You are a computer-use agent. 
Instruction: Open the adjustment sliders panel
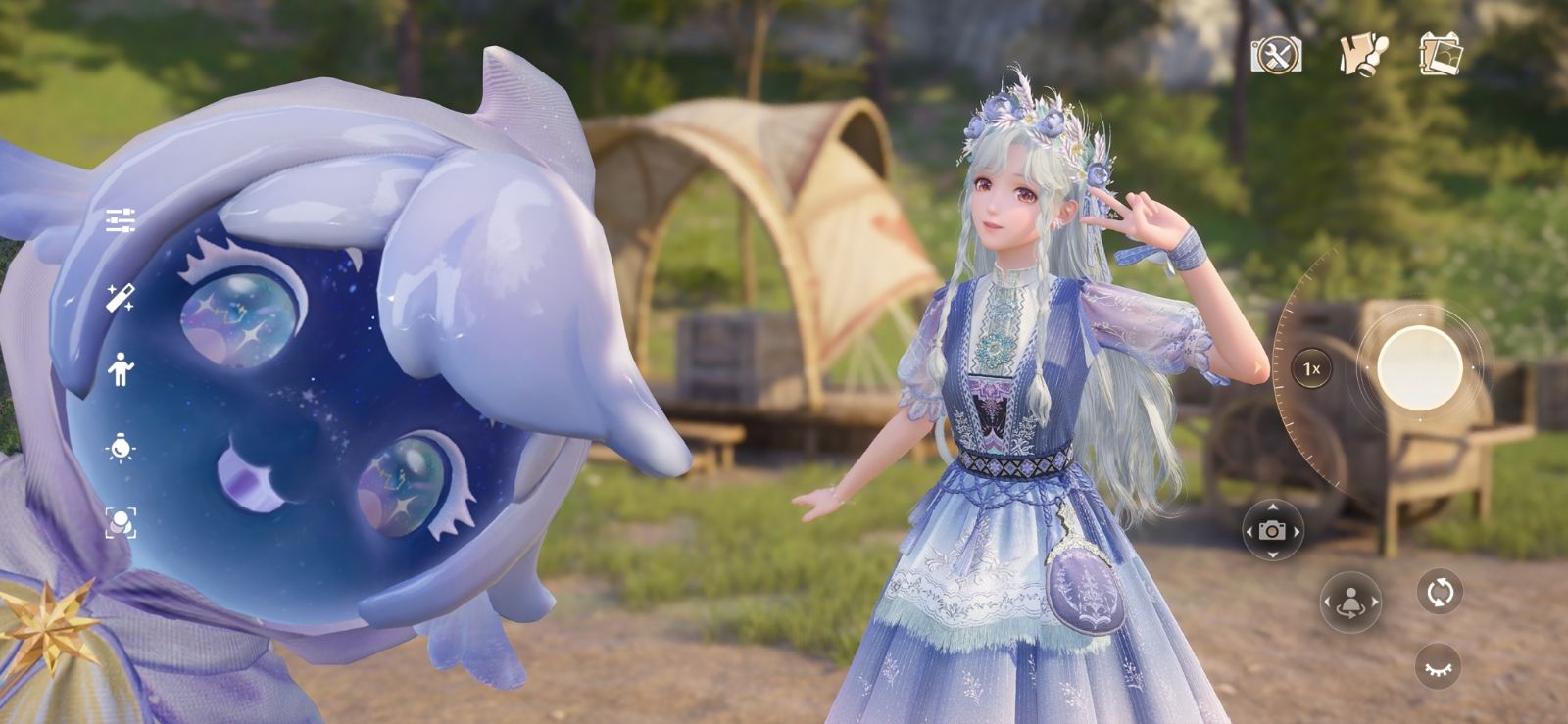121,220
